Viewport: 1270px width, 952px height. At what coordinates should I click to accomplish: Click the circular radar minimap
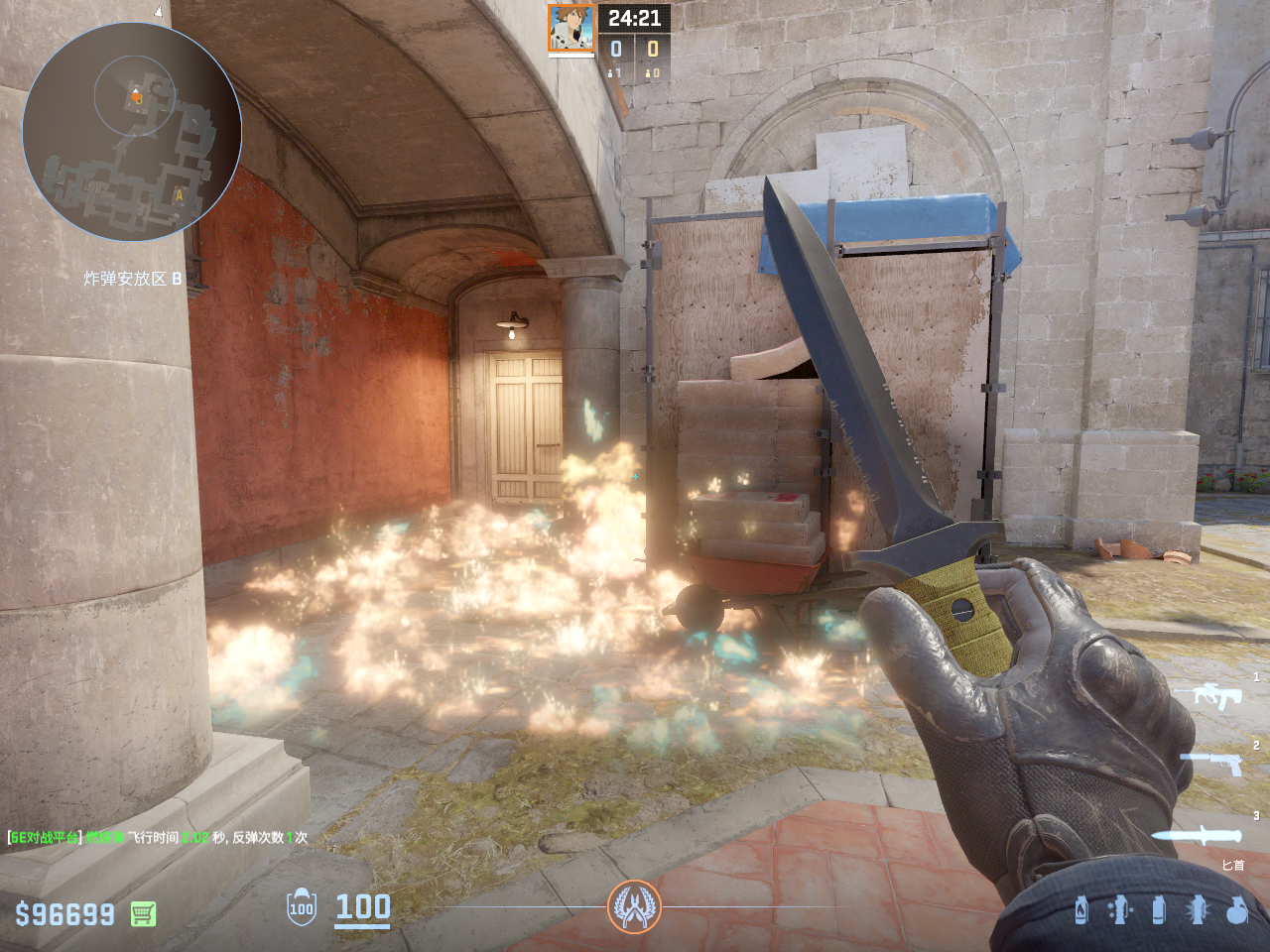click(x=132, y=132)
